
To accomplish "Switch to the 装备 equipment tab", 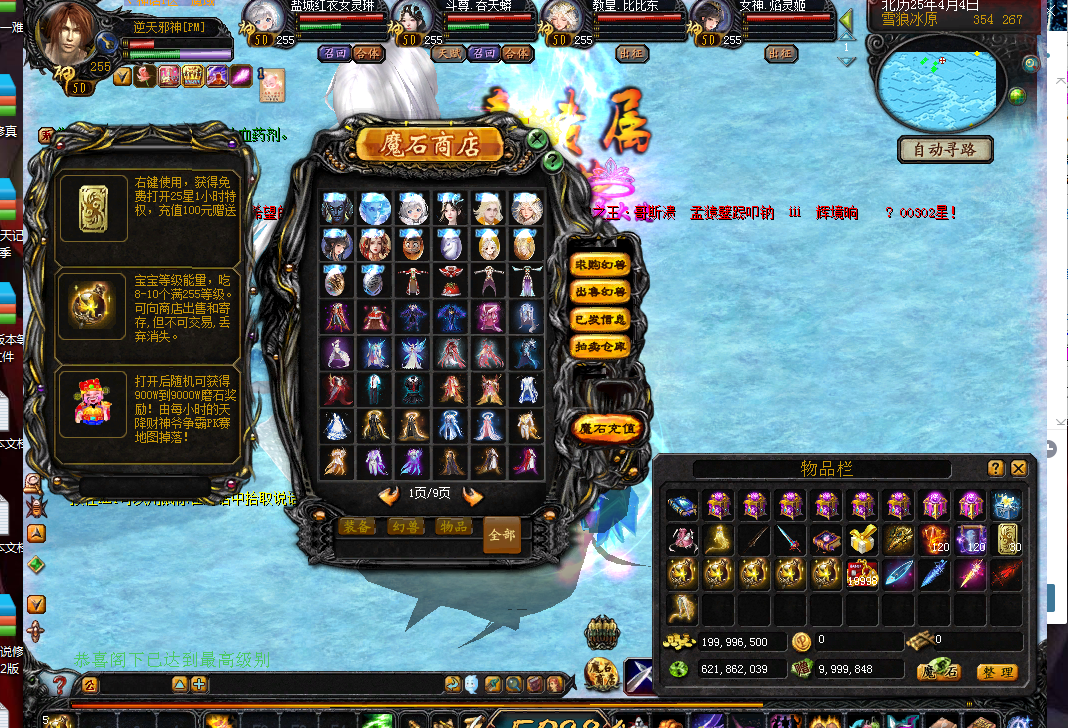I will click(x=357, y=526).
